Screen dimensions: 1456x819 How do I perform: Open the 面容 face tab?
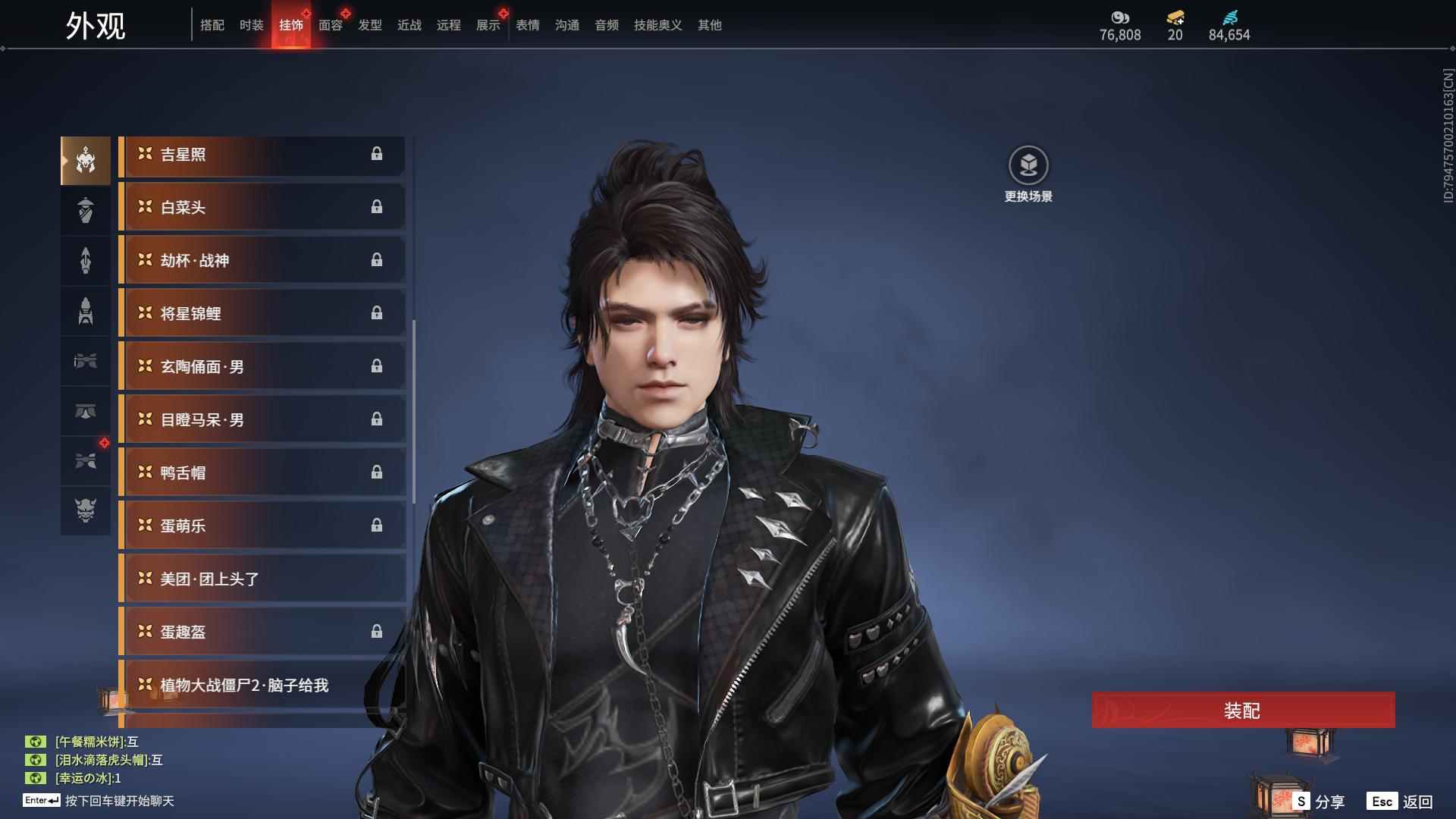pos(330,25)
